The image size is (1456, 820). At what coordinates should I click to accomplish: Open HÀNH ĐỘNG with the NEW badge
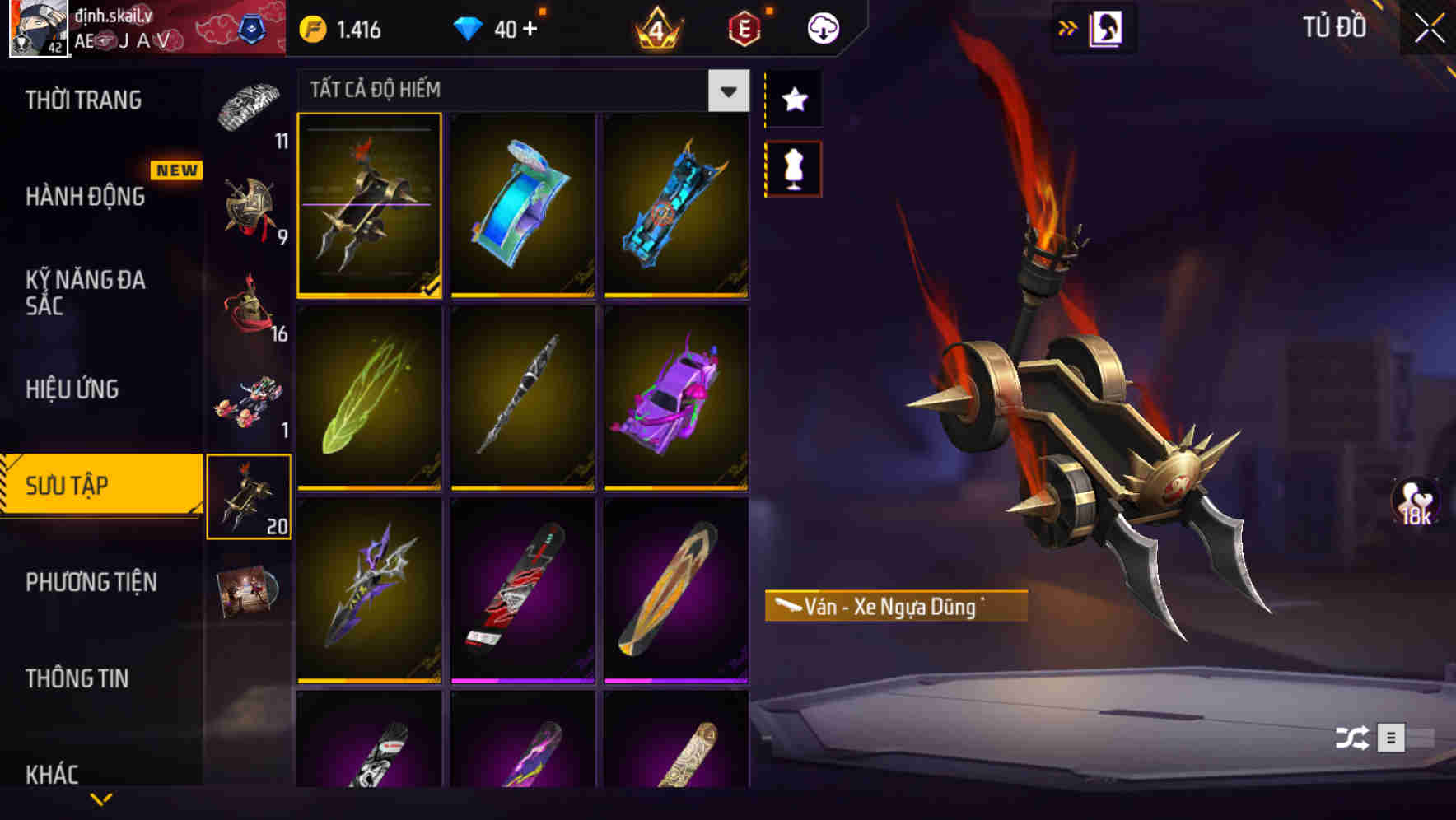pyautogui.click(x=86, y=197)
